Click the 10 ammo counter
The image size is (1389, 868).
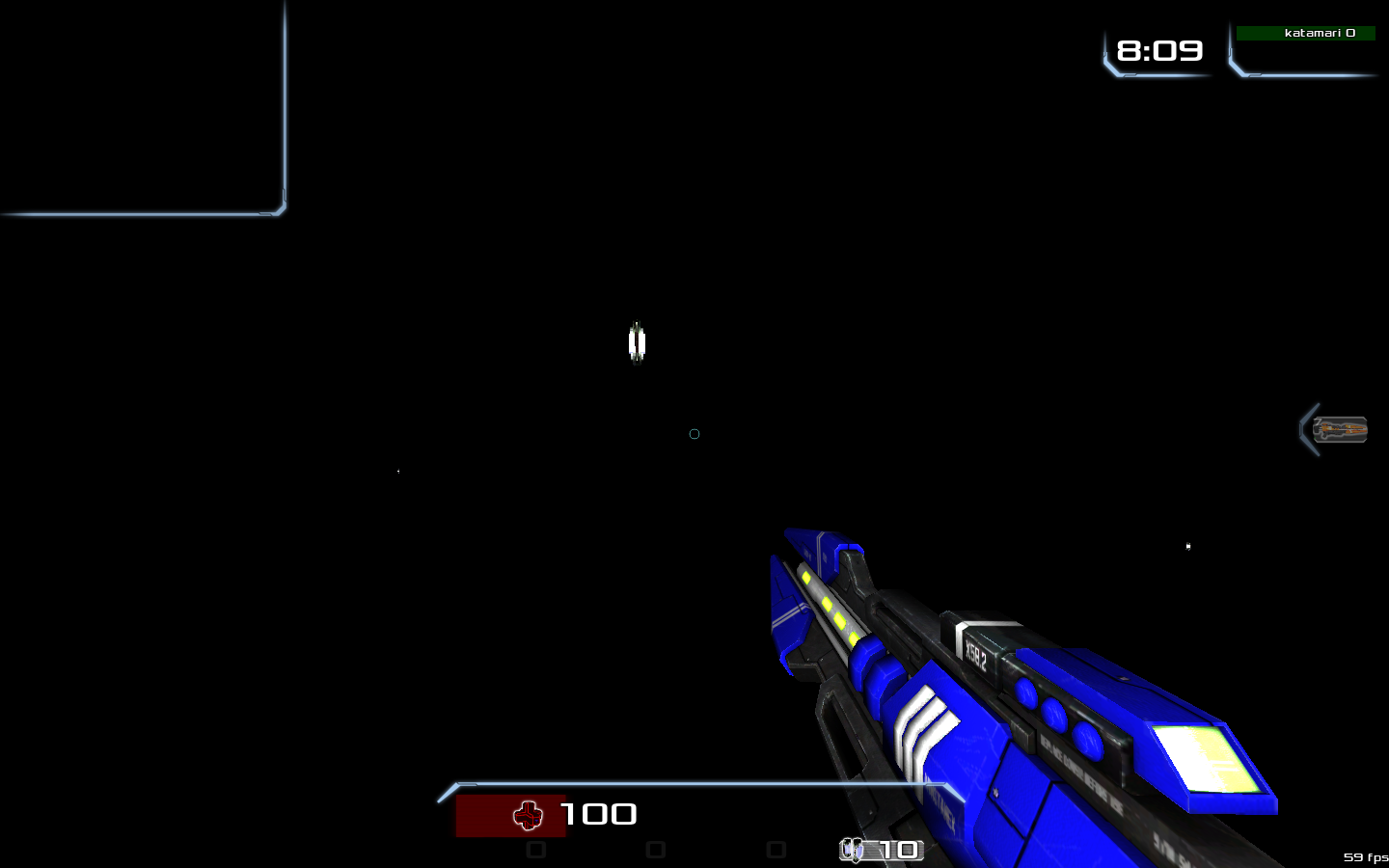[x=897, y=851]
